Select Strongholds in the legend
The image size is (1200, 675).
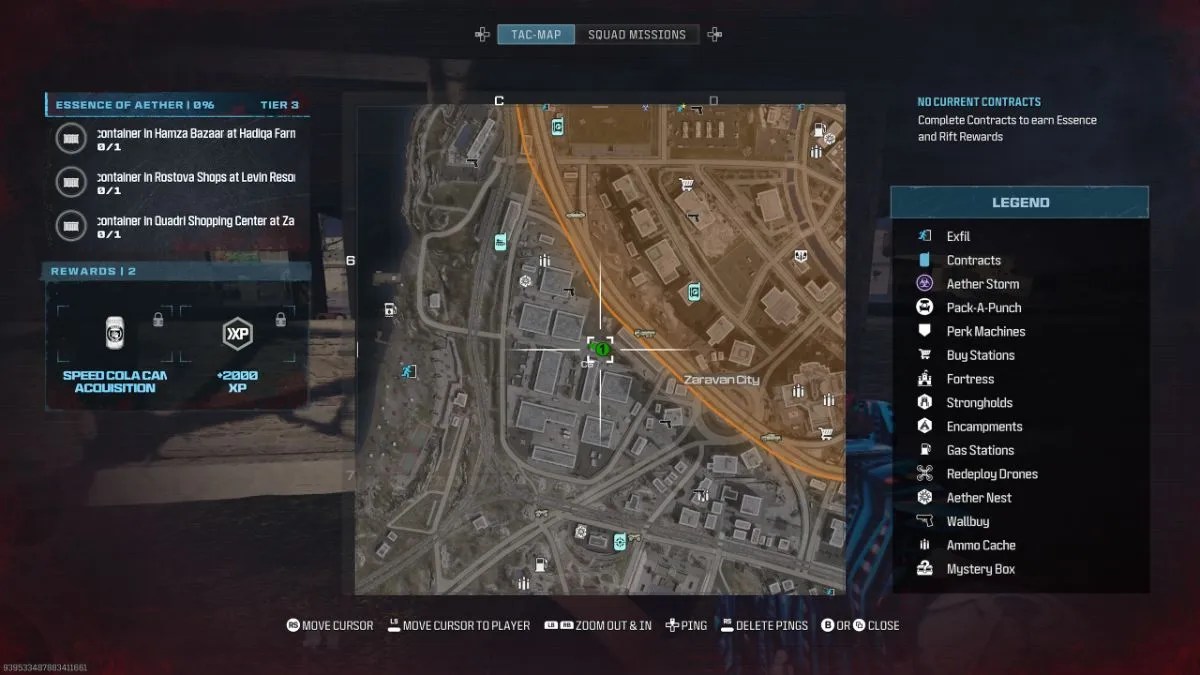979,403
